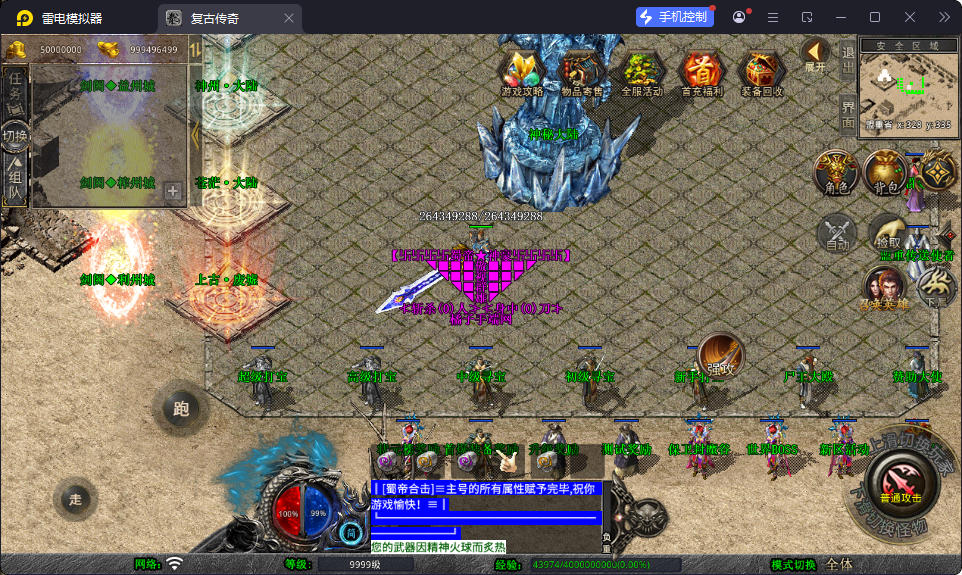This screenshot has width=962, height=575.
Task: Open the 装备回收 equipment recycling chest
Action: (x=762, y=72)
